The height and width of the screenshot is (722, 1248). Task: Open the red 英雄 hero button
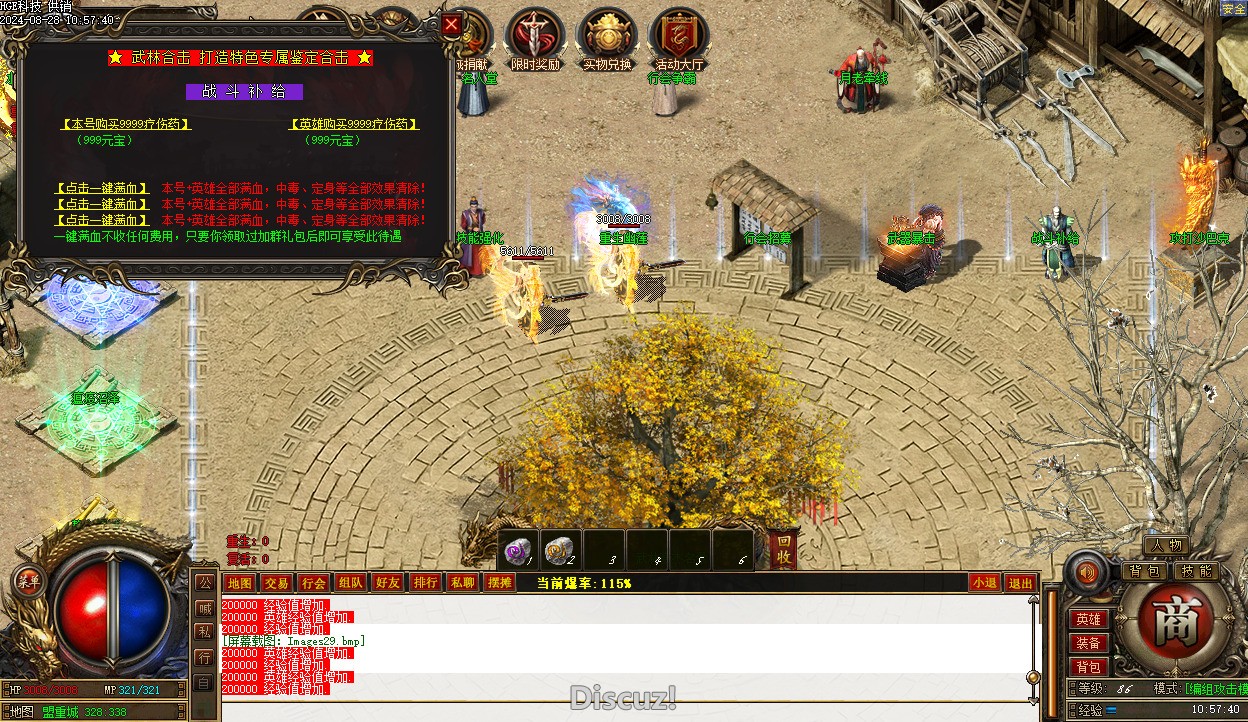point(1088,620)
